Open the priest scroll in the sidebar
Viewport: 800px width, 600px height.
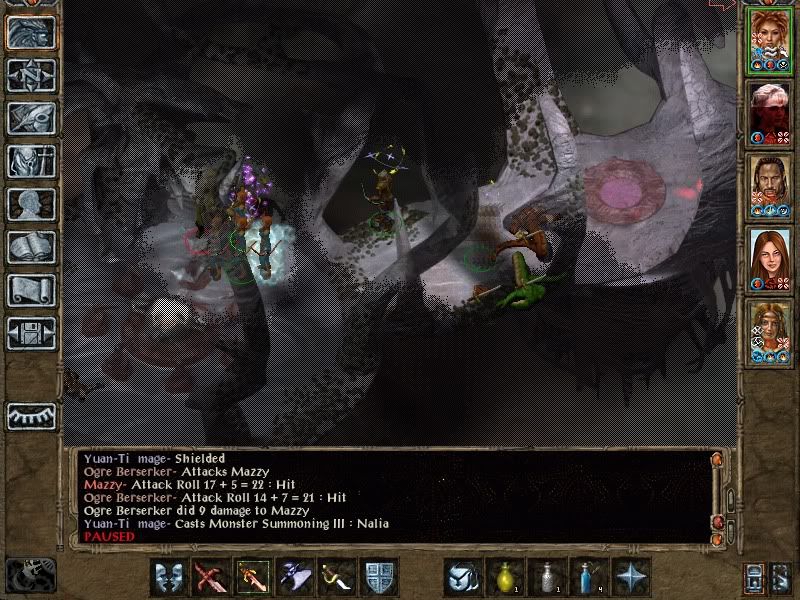[x=30, y=290]
